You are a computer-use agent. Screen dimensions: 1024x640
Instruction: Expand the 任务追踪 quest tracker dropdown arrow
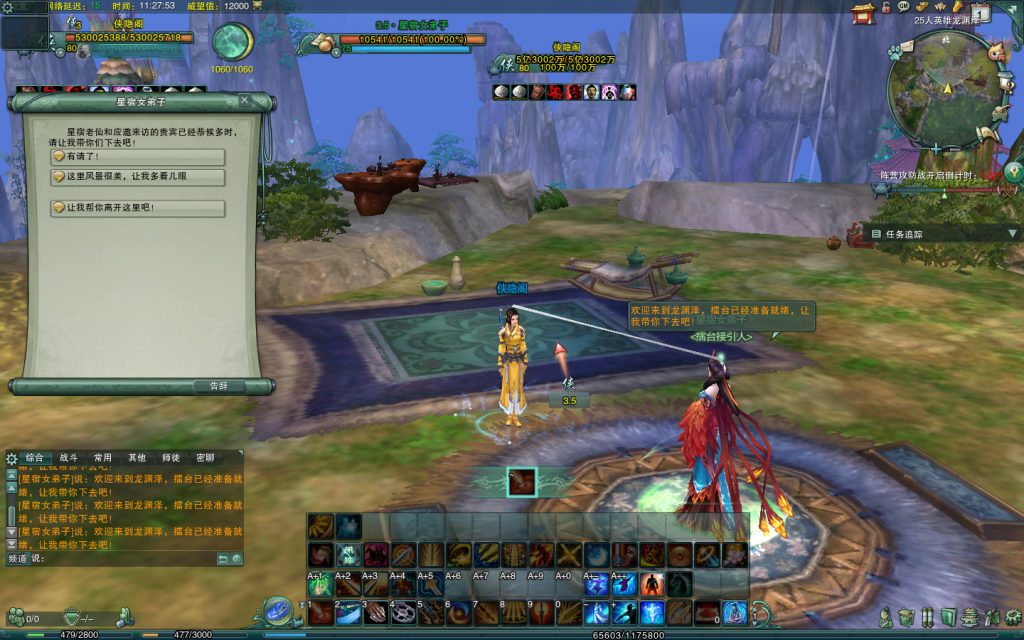coord(1012,234)
